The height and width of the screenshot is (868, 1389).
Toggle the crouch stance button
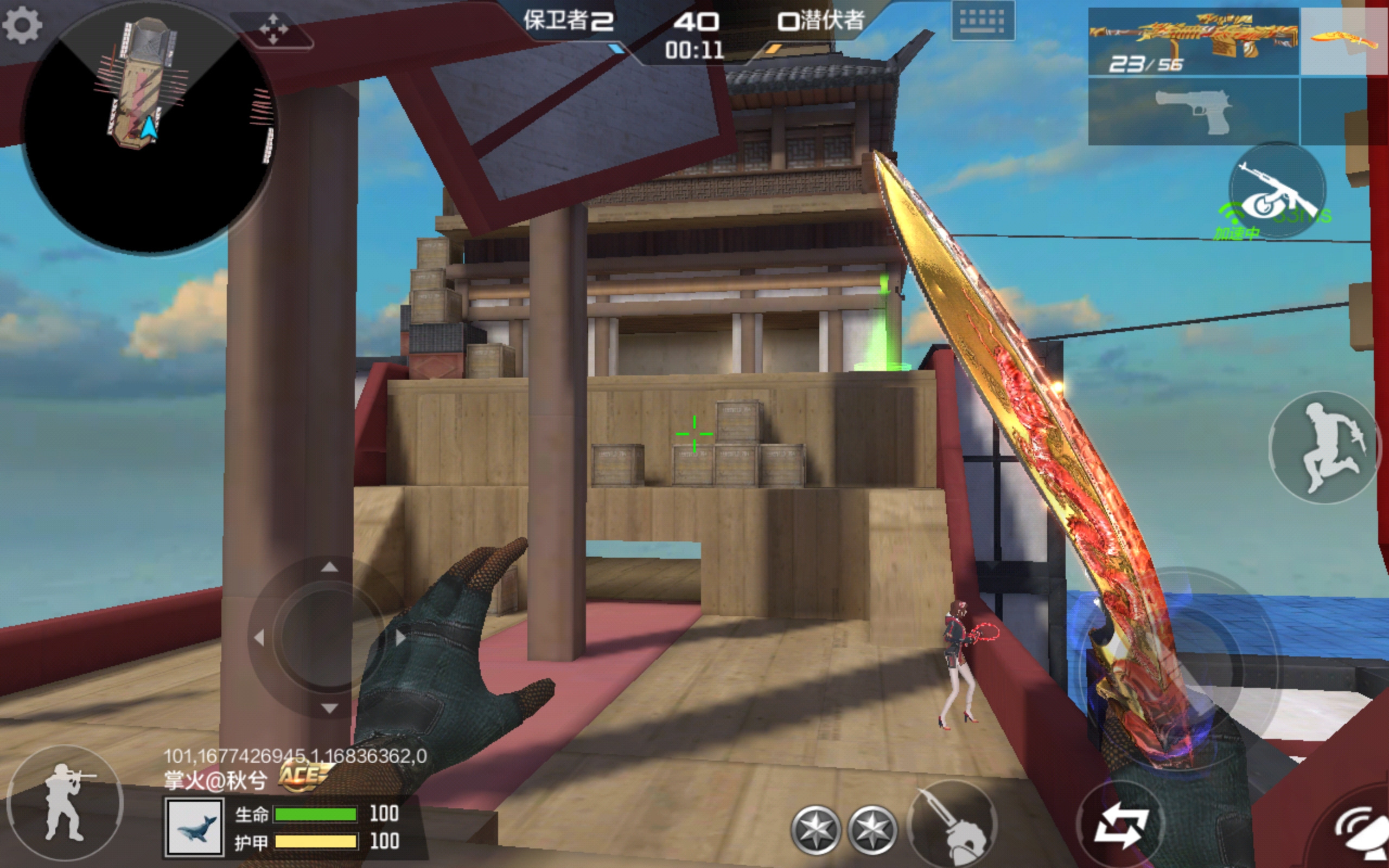(x=65, y=801)
